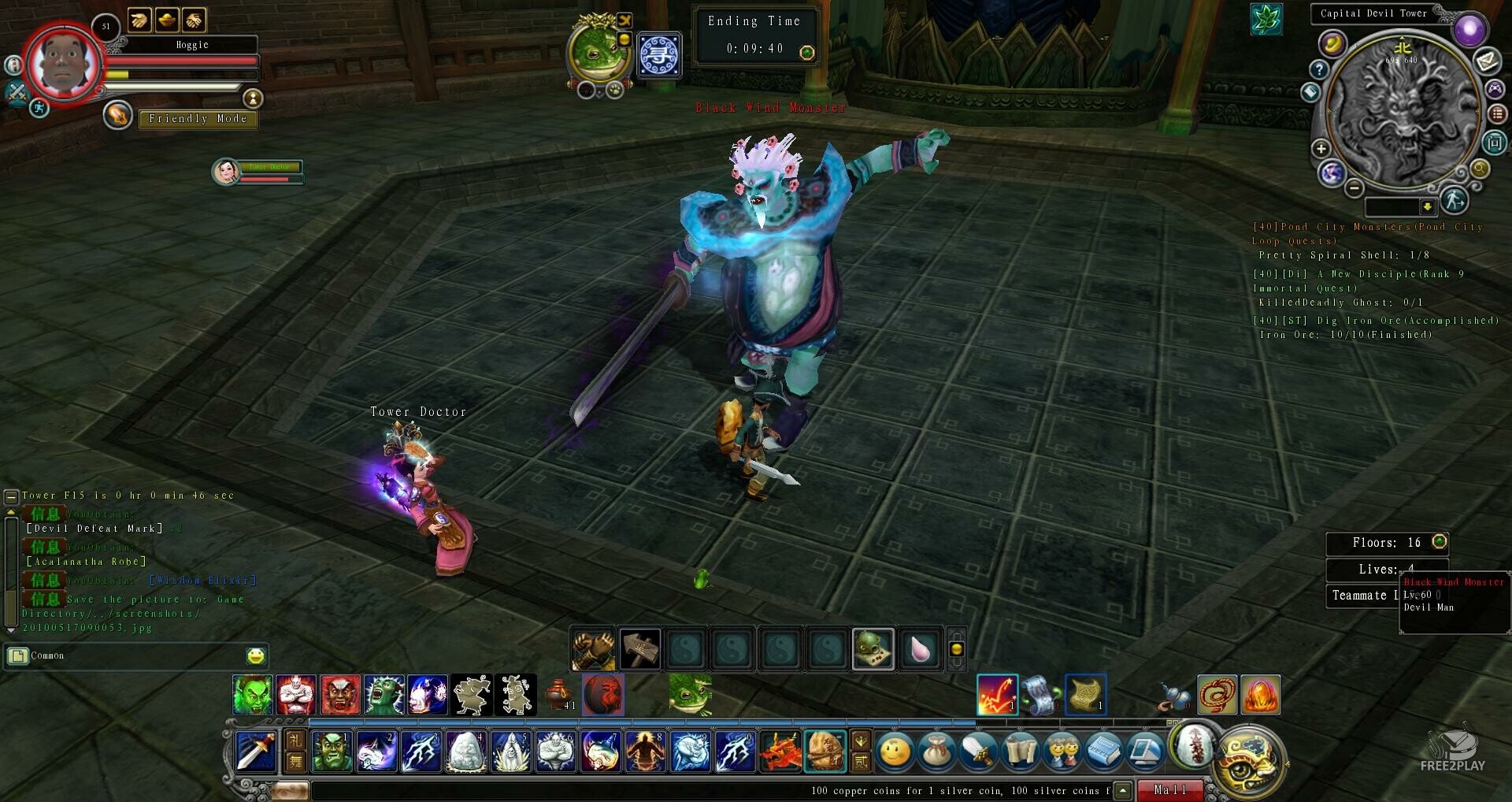Screen dimensions: 1512x802
Task: Open the smiley face character menu
Action: click(895, 751)
